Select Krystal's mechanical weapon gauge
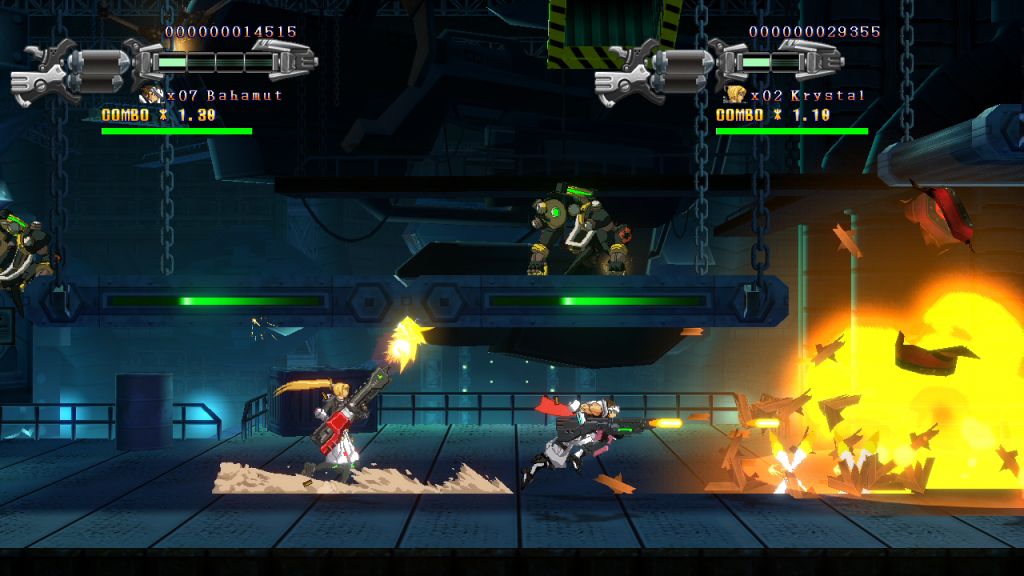 pyautogui.click(x=749, y=64)
